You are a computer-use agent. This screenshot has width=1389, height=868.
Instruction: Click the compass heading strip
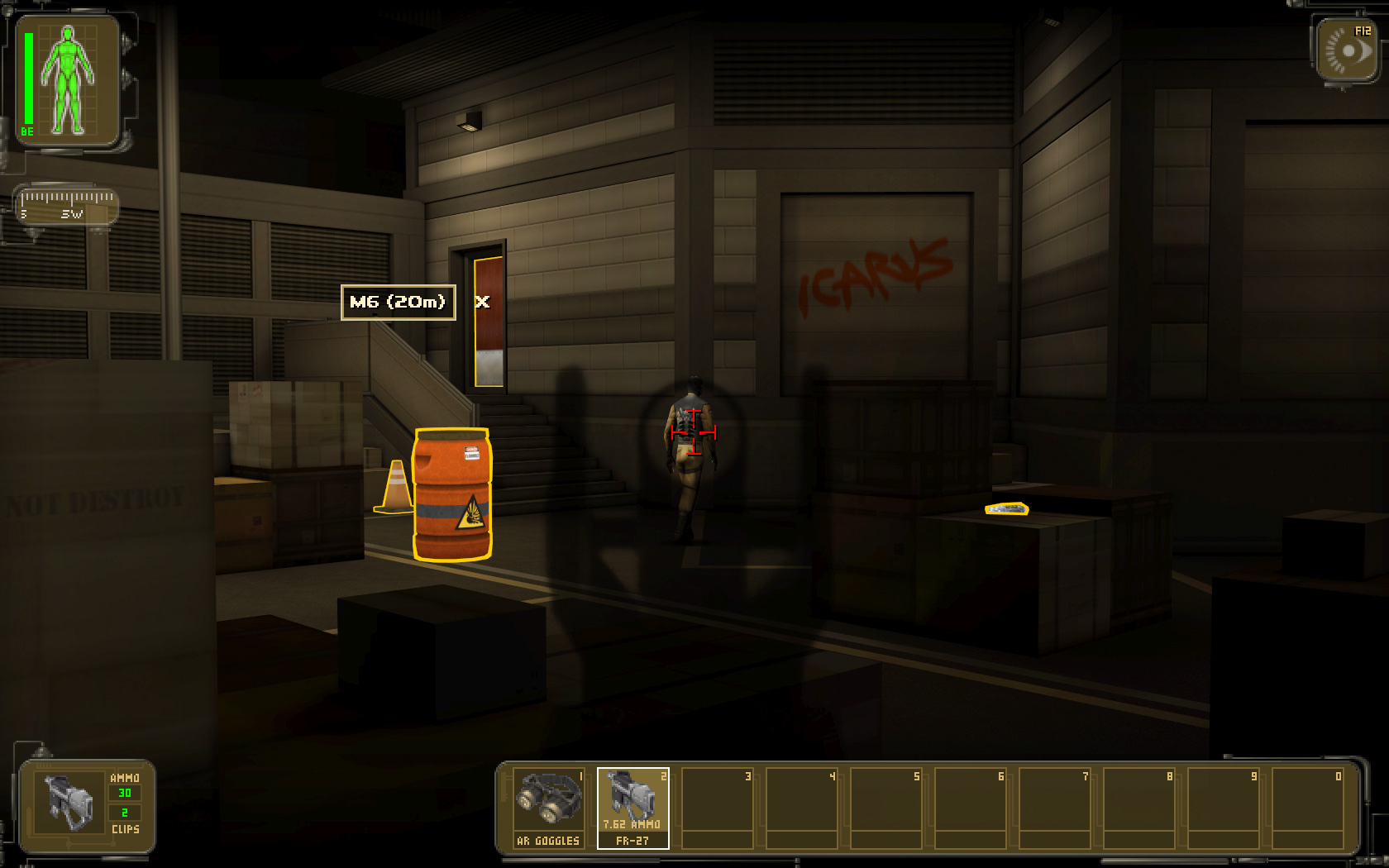point(67,205)
